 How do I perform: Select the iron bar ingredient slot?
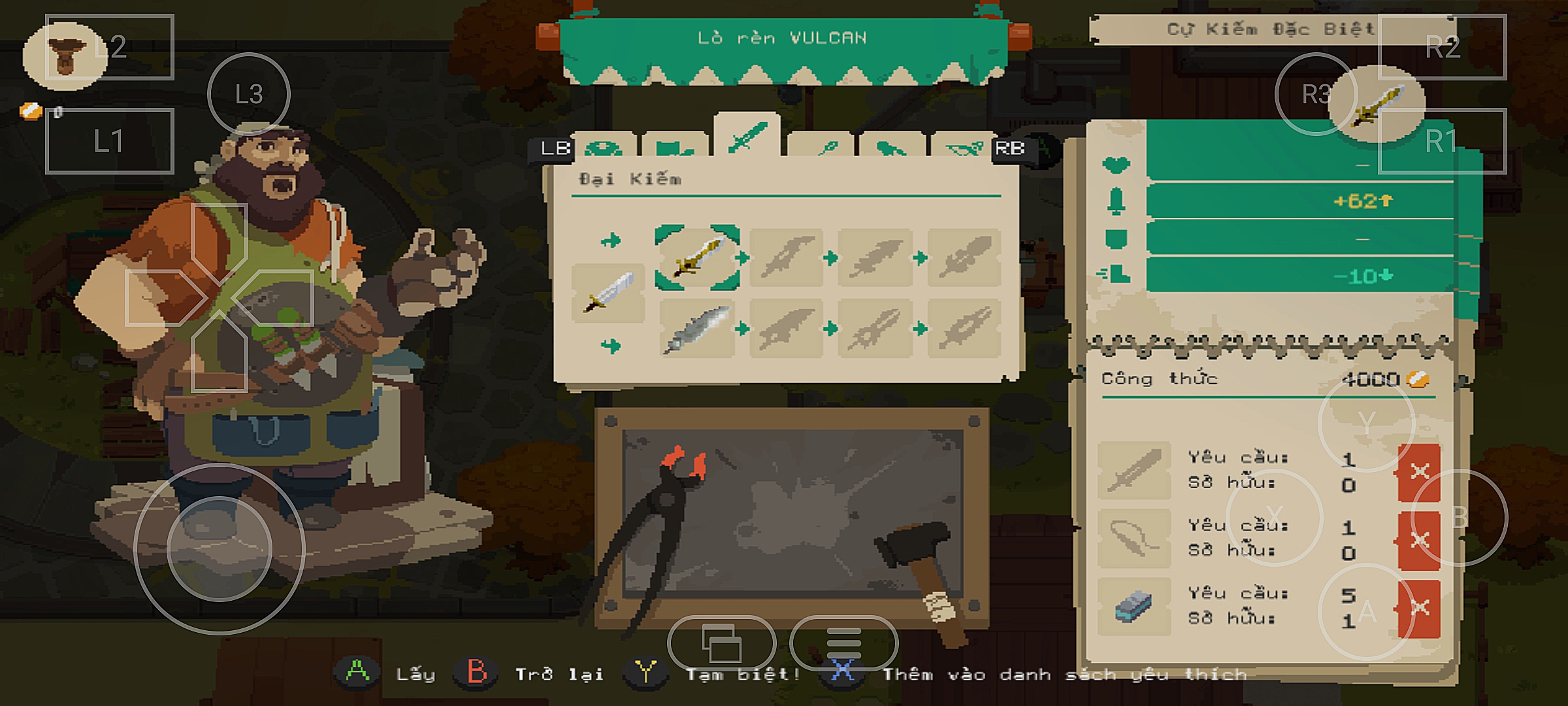click(x=1134, y=606)
